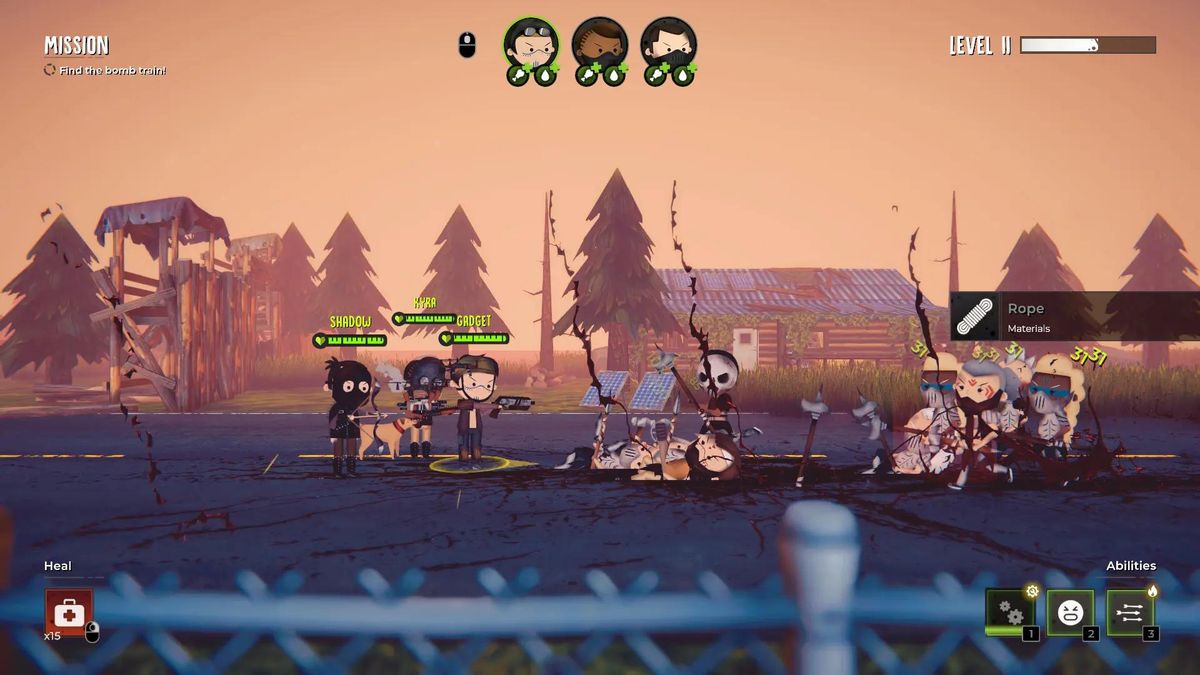Use the Heal medkit item
This screenshot has width=1200, height=675.
(x=68, y=612)
